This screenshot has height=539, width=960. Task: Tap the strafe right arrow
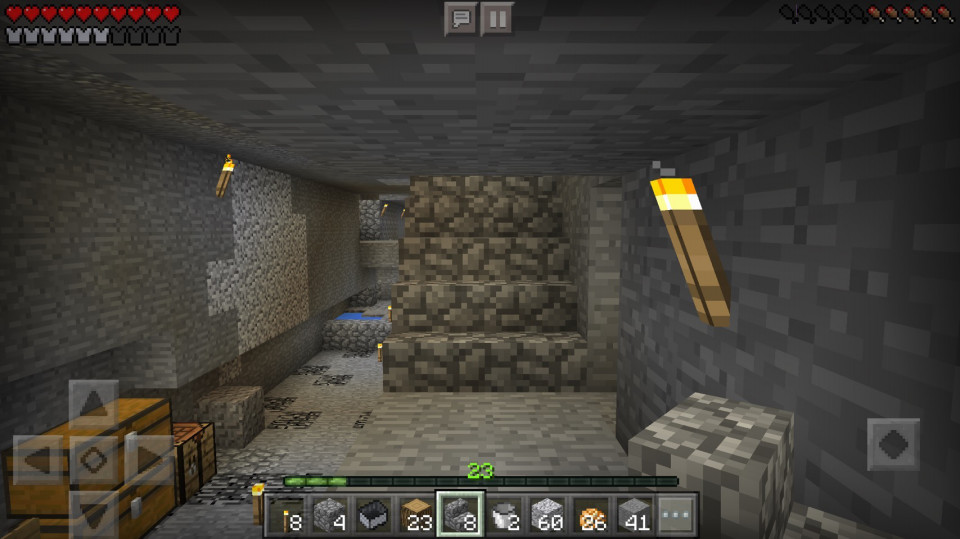pyautogui.click(x=147, y=460)
